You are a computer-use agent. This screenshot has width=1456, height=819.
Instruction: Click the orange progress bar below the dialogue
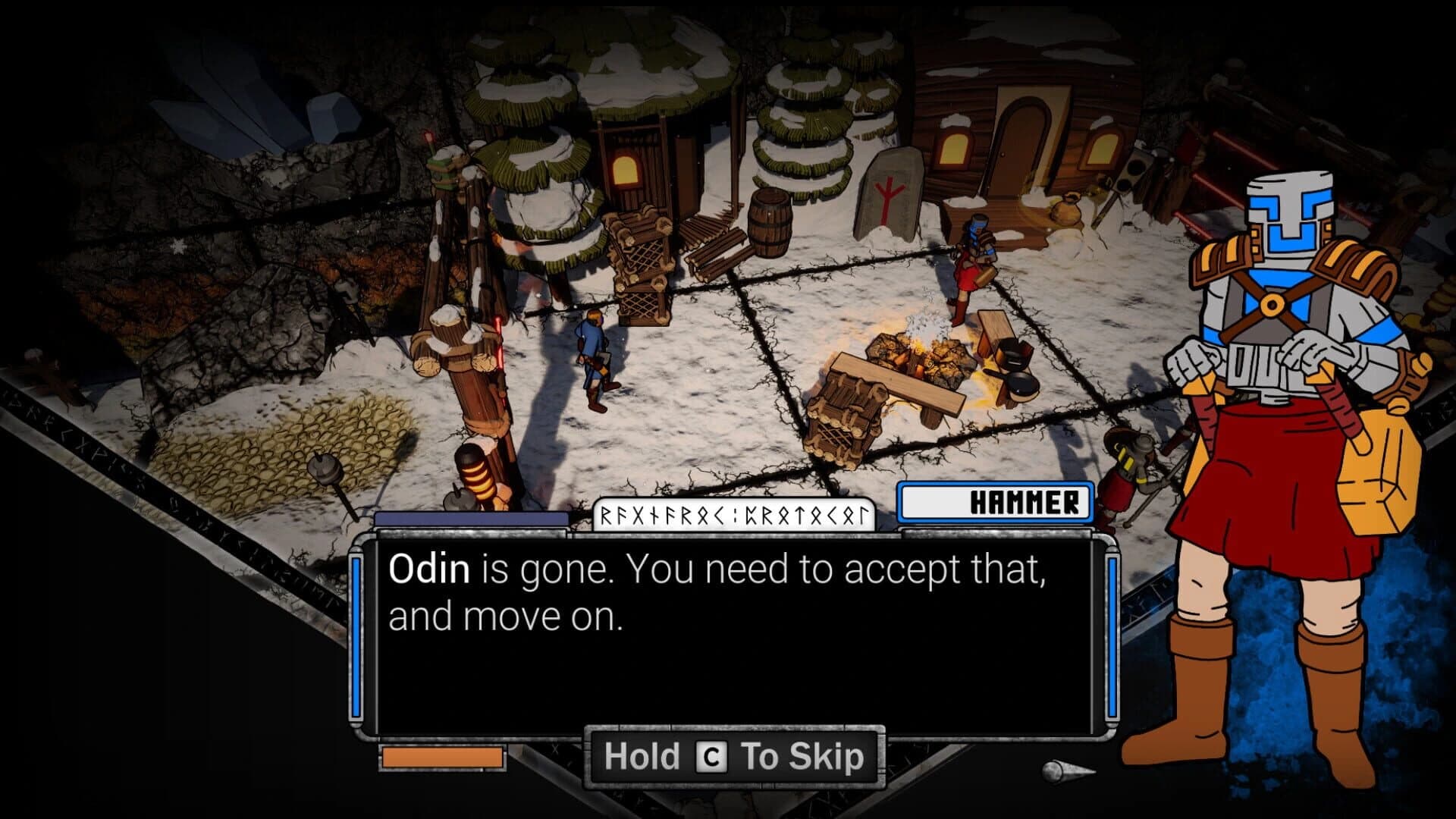pos(442,756)
